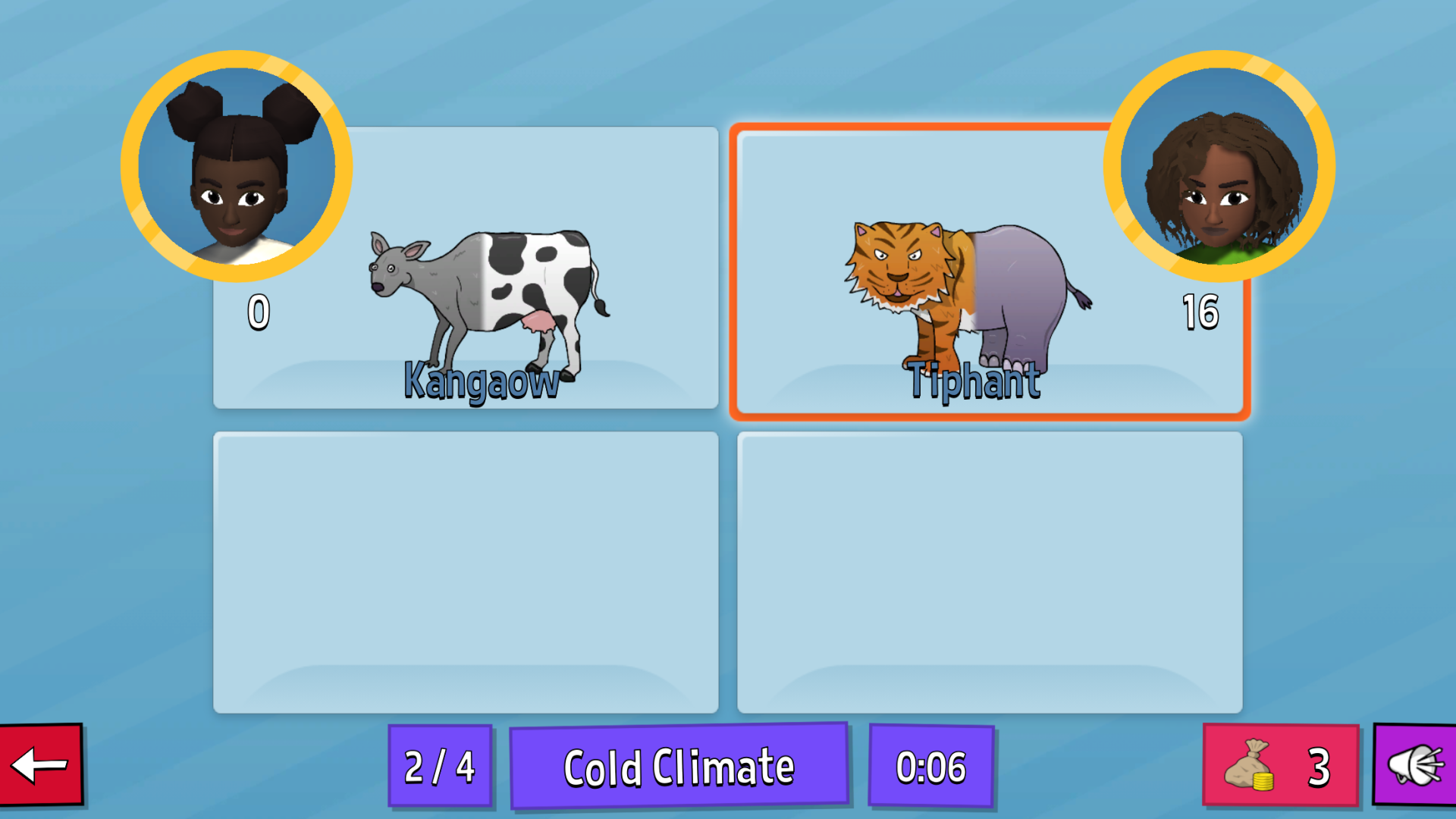Expand the round counter showing 2/4
The height and width of the screenshot is (819, 1456).
439,766
